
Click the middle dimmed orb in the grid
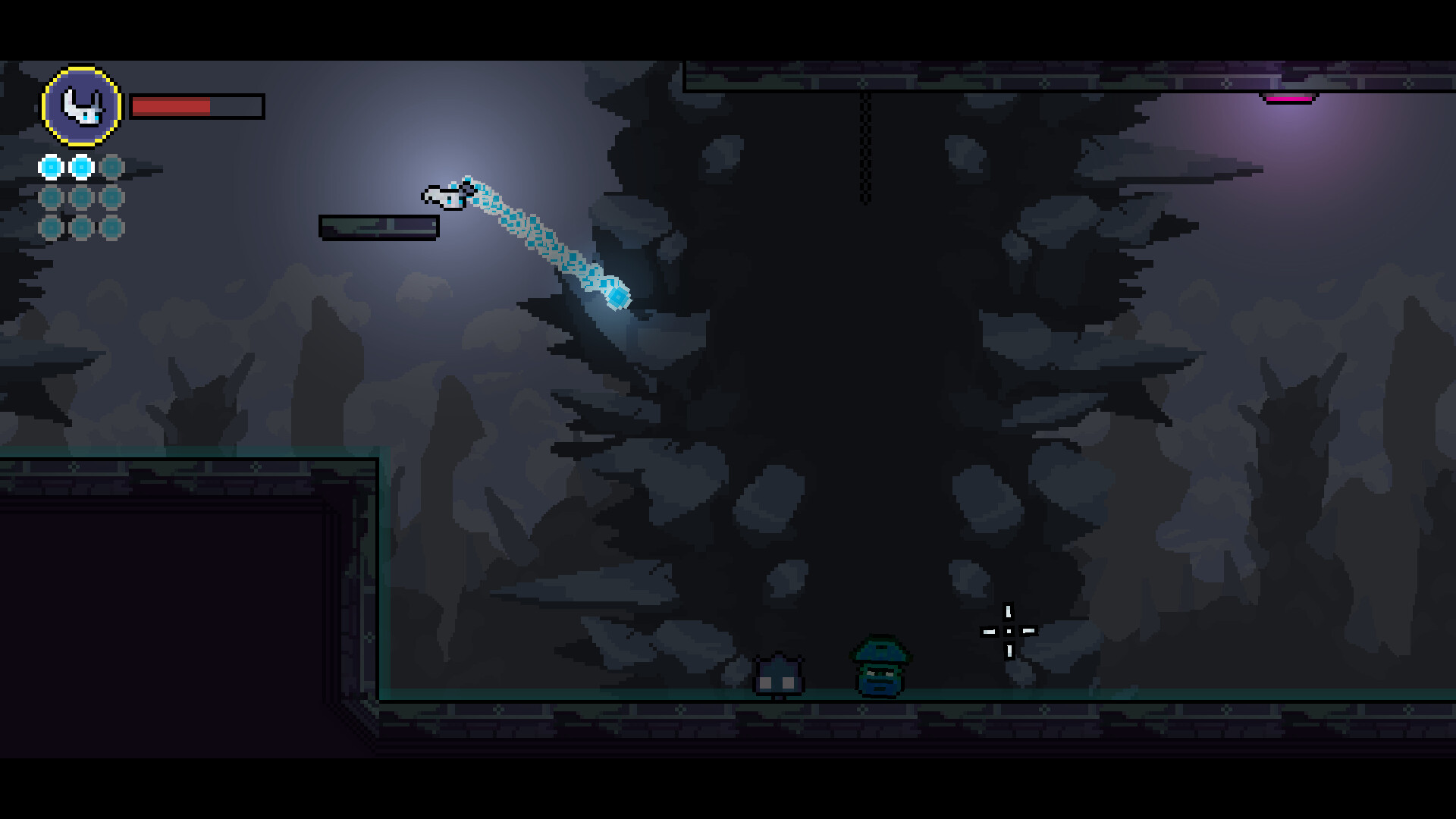pos(80,196)
